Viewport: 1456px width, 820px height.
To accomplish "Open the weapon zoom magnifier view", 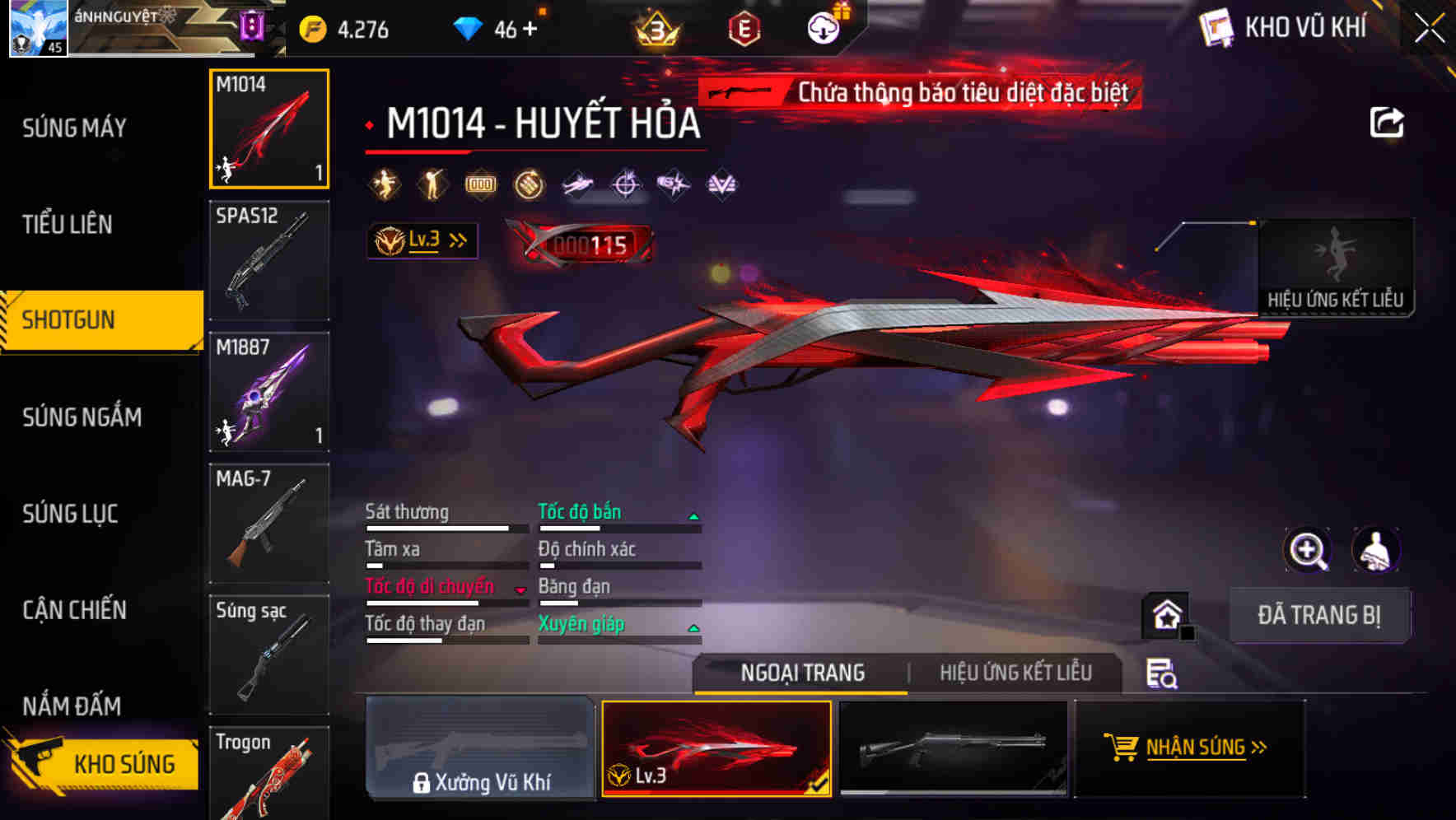I will (x=1308, y=549).
